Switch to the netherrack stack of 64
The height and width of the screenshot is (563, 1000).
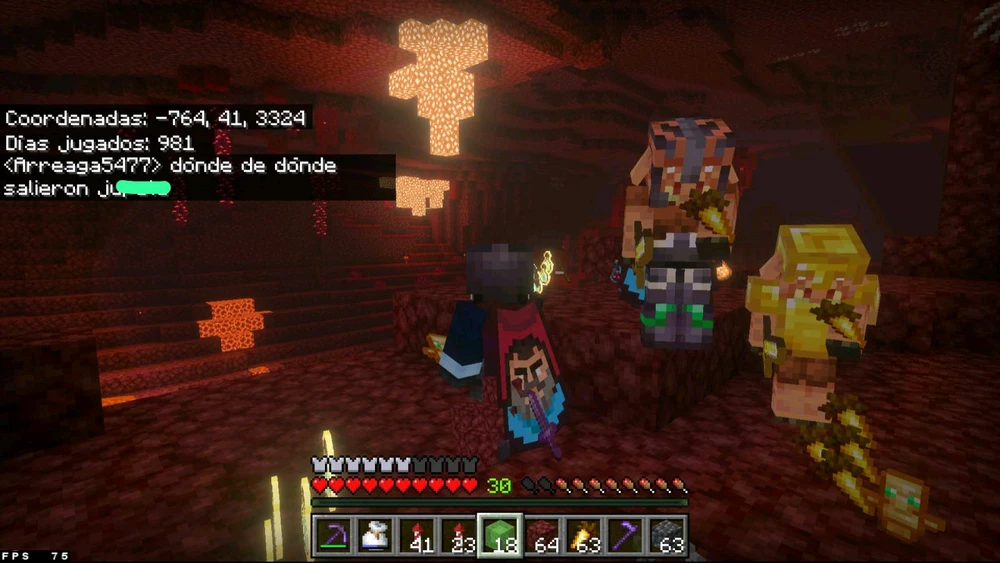(x=542, y=536)
